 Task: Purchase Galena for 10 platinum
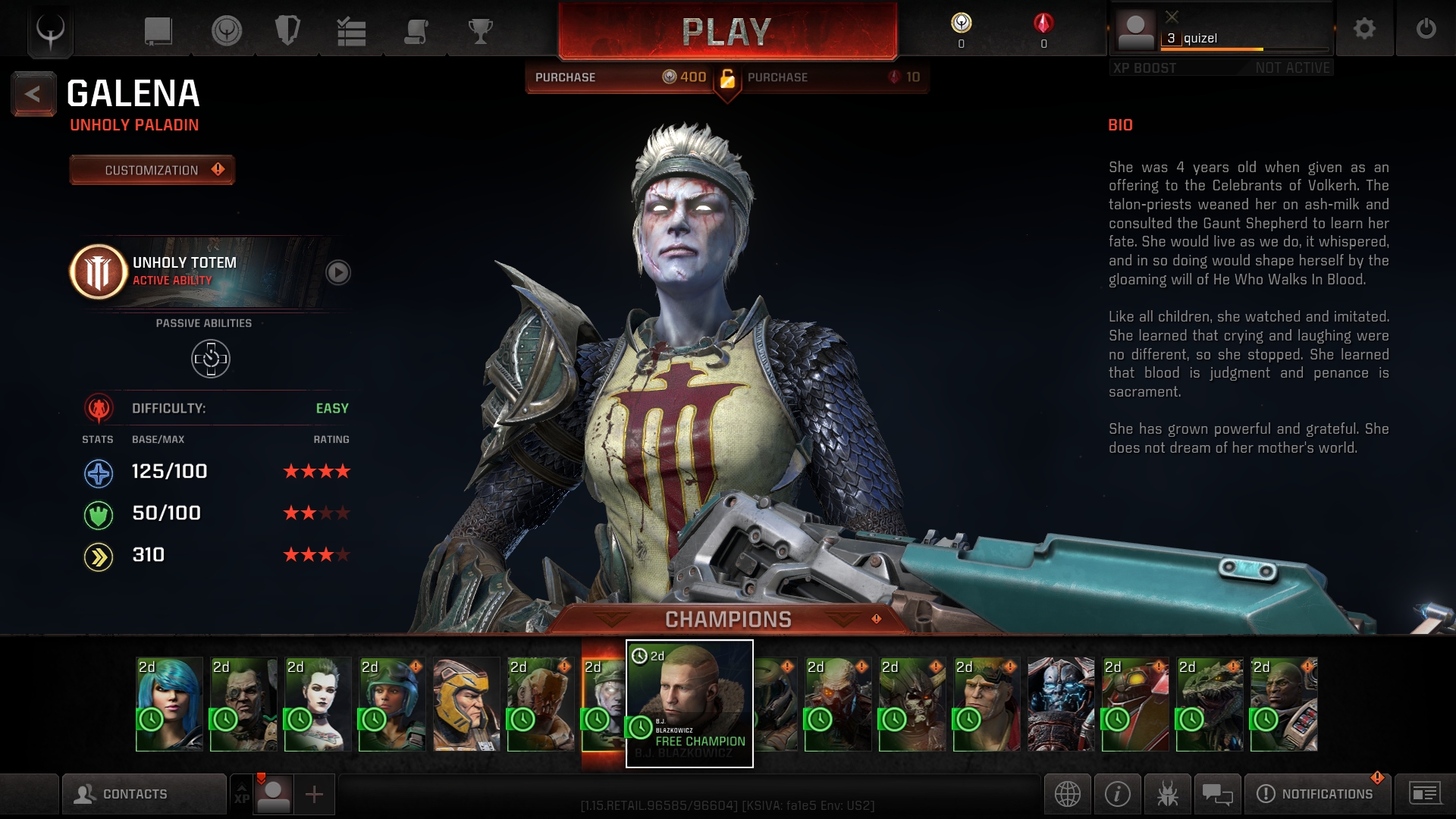tap(833, 77)
